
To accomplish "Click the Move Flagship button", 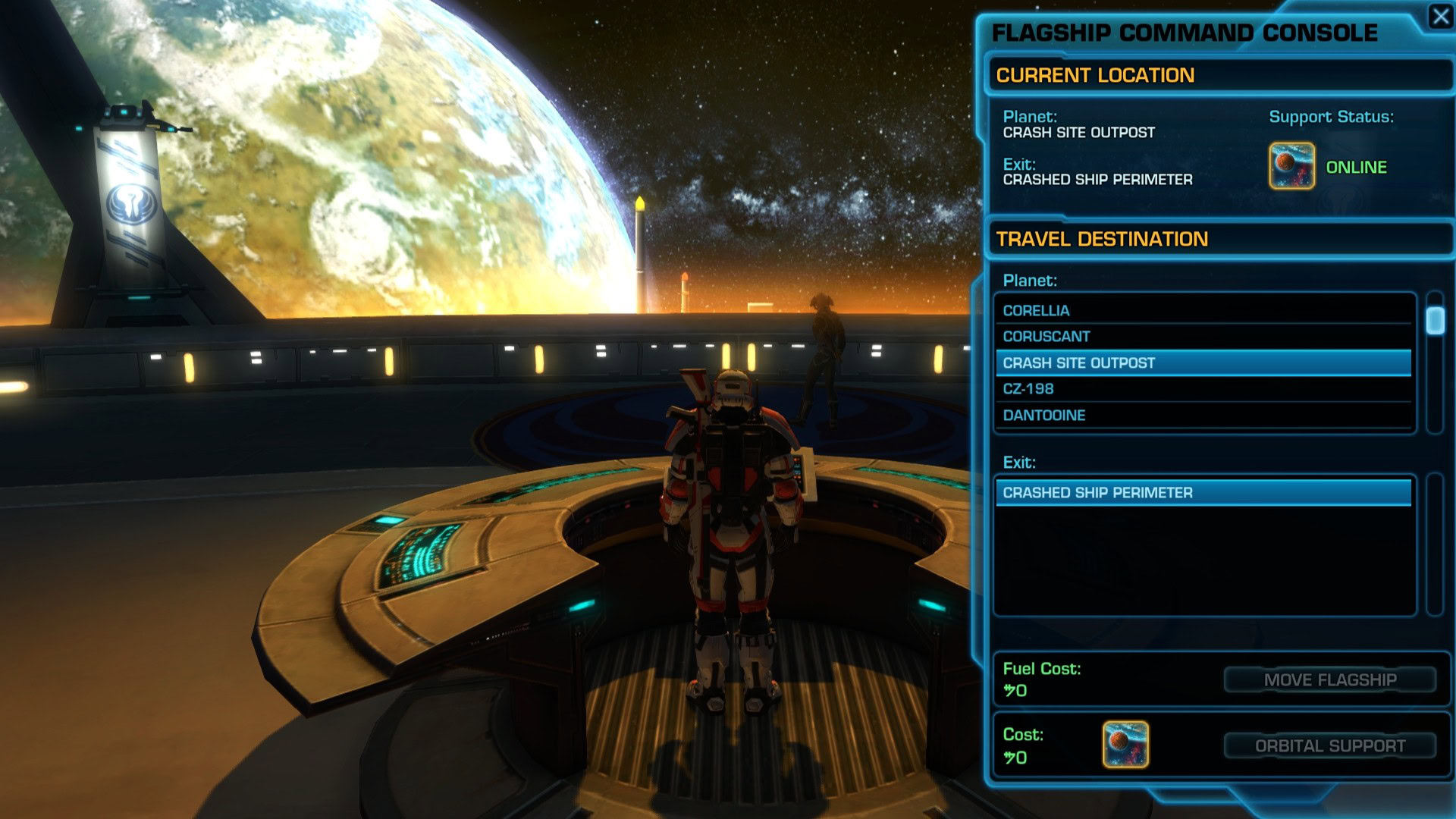I will [x=1329, y=680].
